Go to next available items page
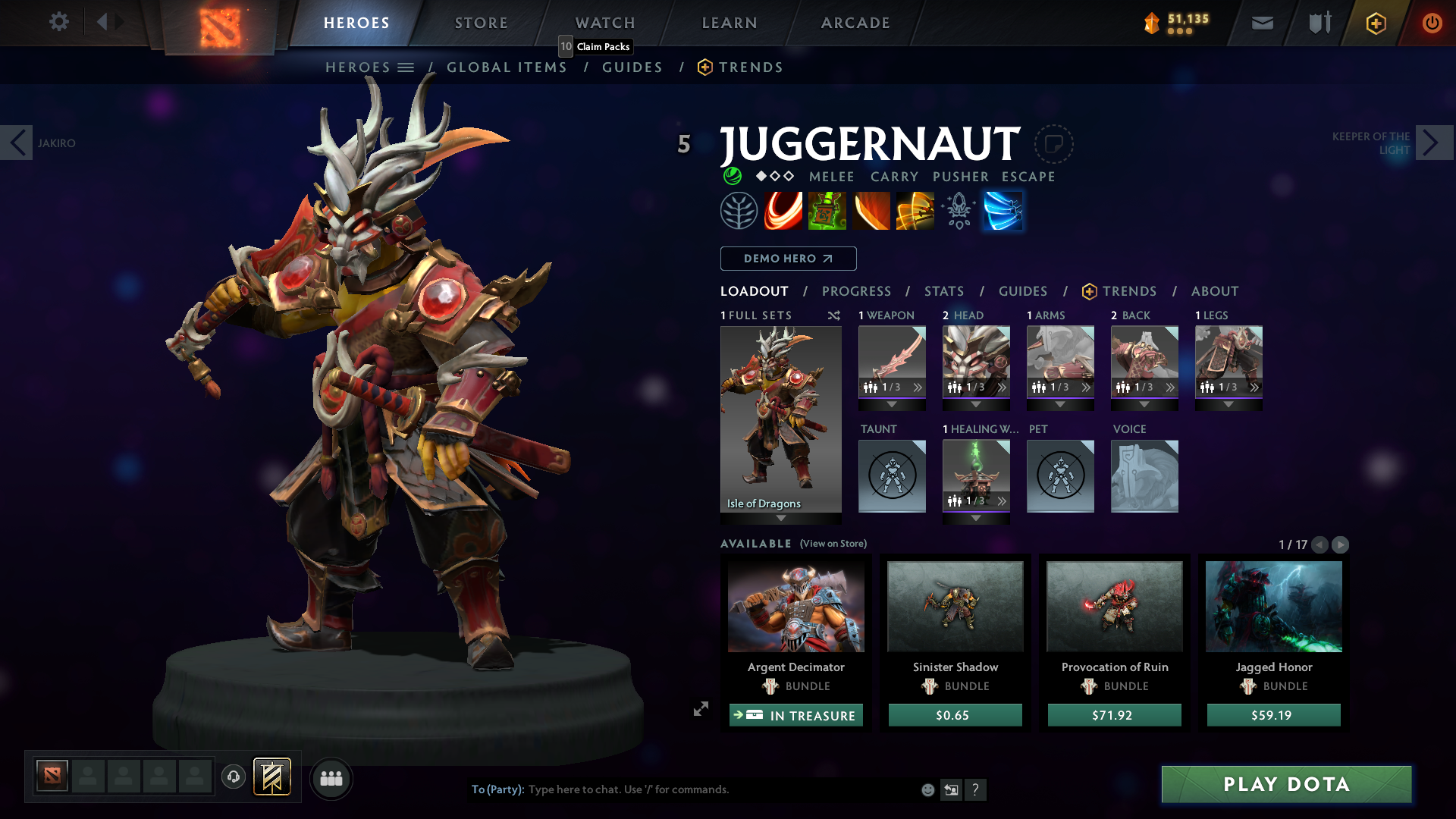1456x819 pixels. coord(1340,544)
